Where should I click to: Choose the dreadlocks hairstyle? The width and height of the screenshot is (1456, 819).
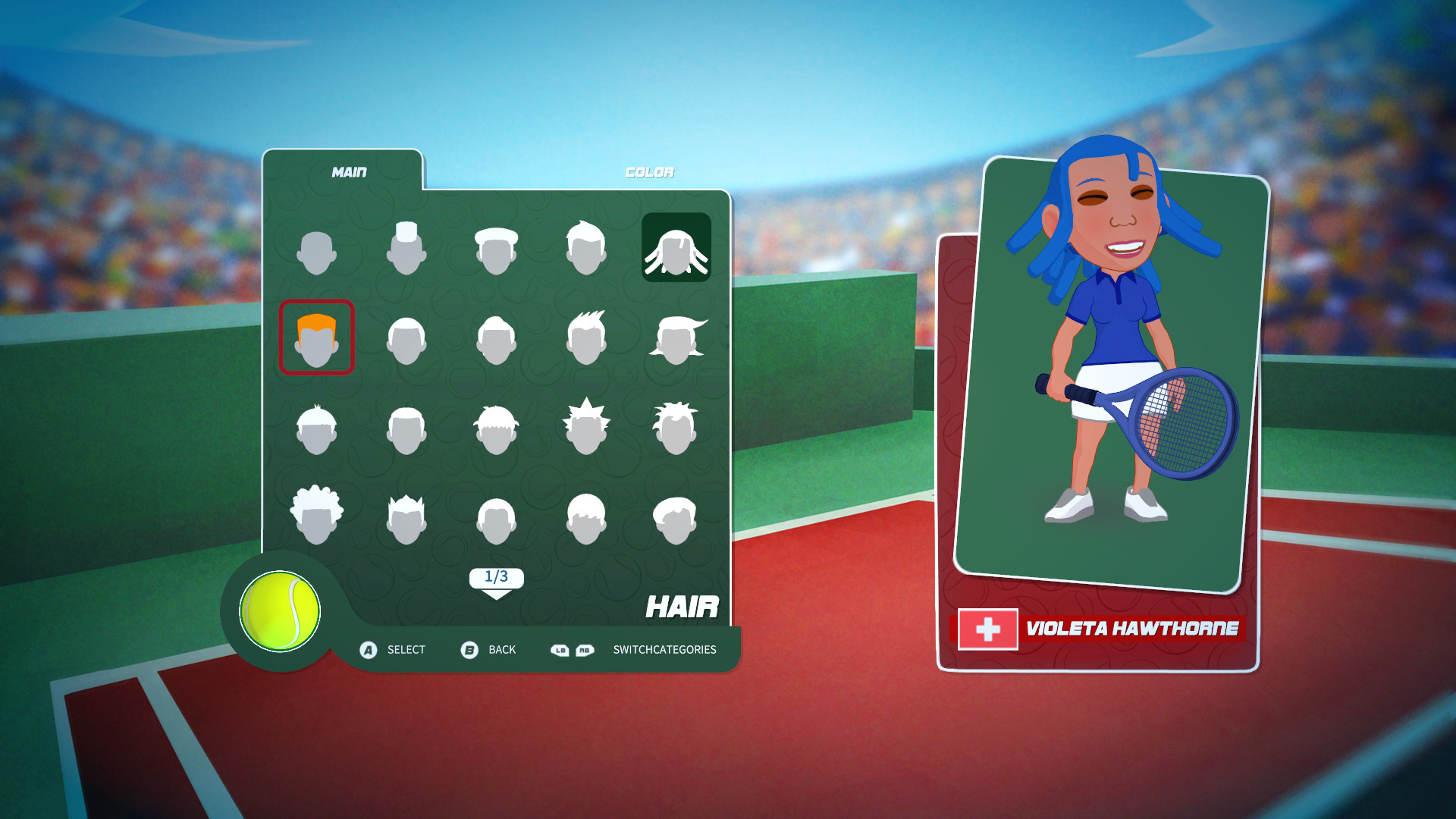coord(675,246)
